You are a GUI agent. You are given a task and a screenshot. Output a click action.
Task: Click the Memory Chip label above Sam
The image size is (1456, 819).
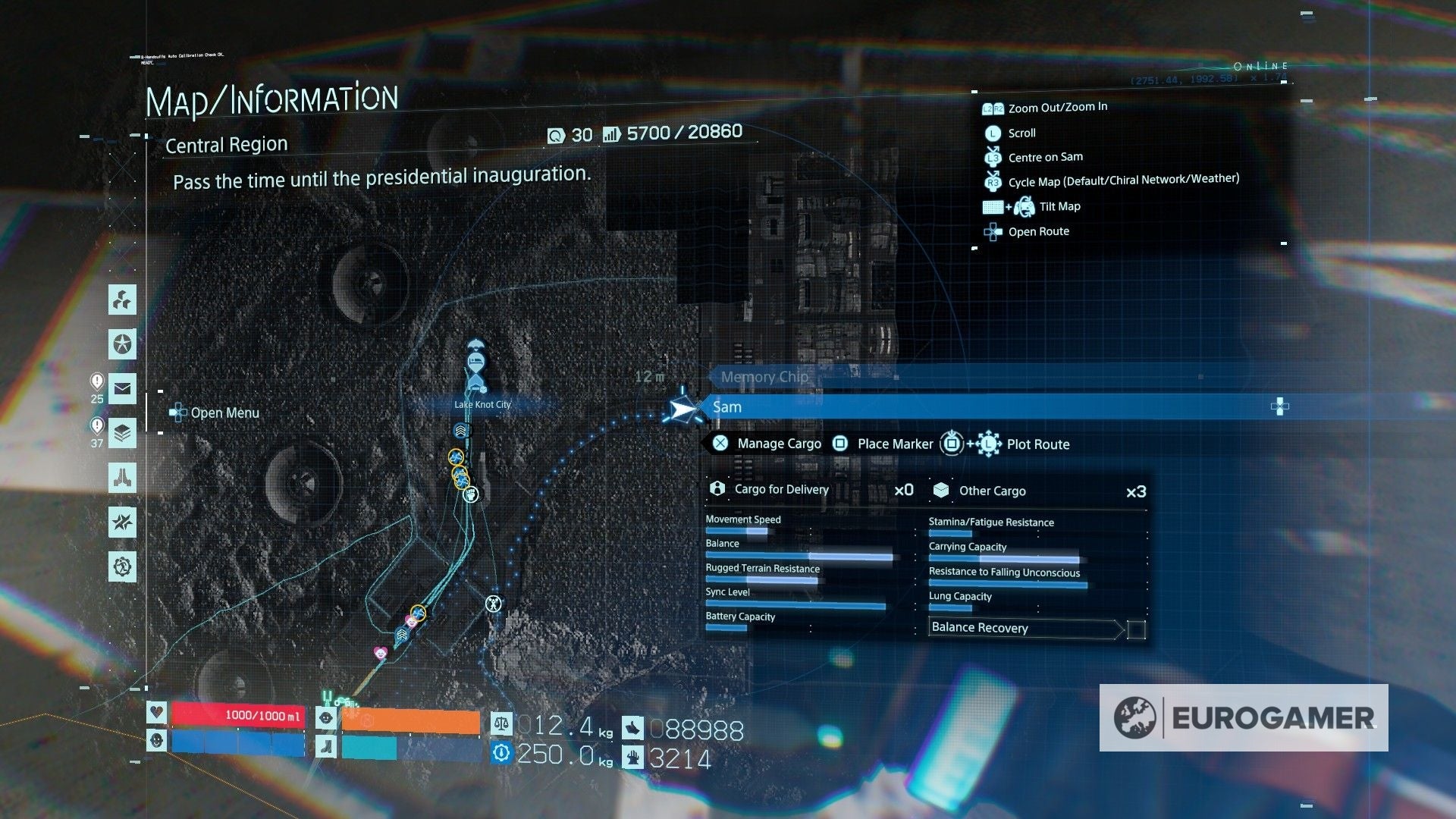764,377
